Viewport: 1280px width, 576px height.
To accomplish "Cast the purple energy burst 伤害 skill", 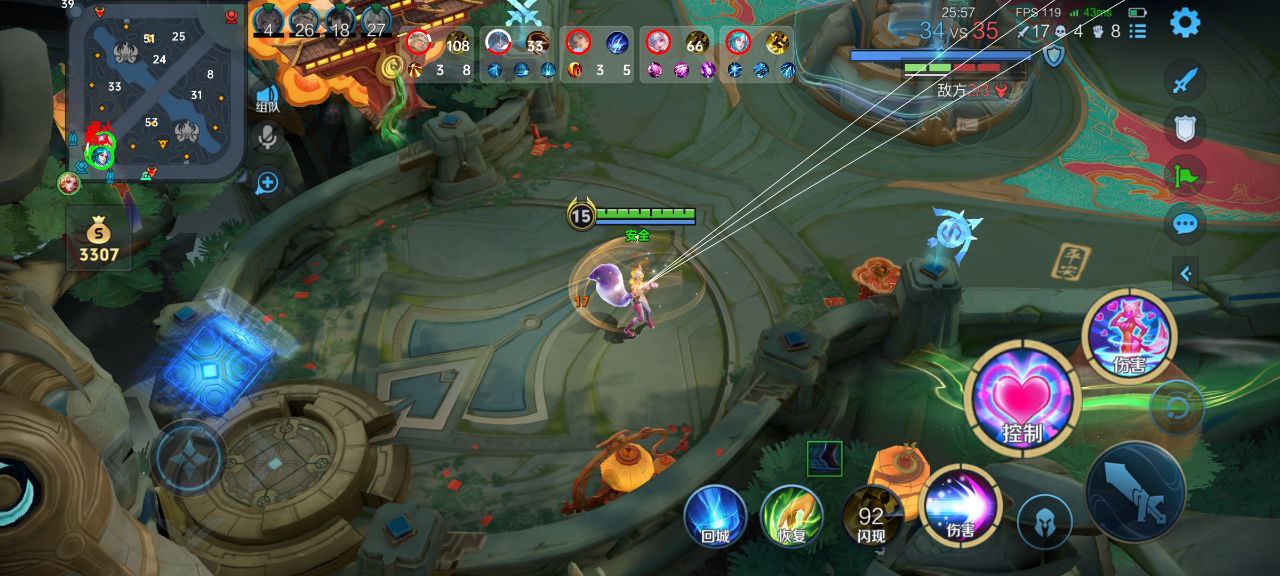I will click(960, 506).
